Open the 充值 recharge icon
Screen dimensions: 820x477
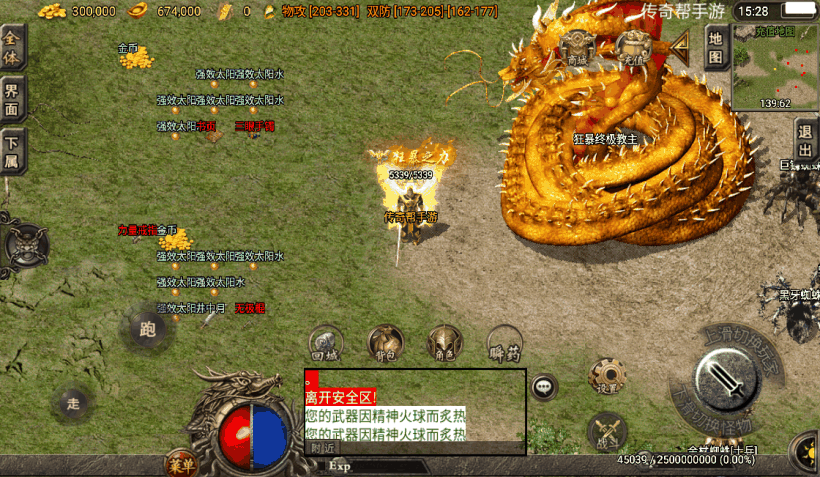click(x=632, y=48)
